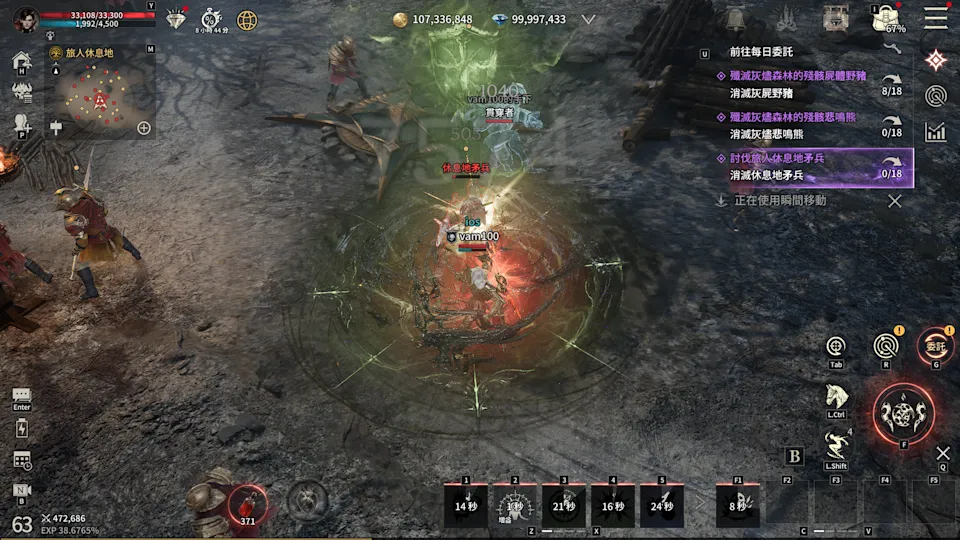Activate the main attack skill button

click(903, 410)
